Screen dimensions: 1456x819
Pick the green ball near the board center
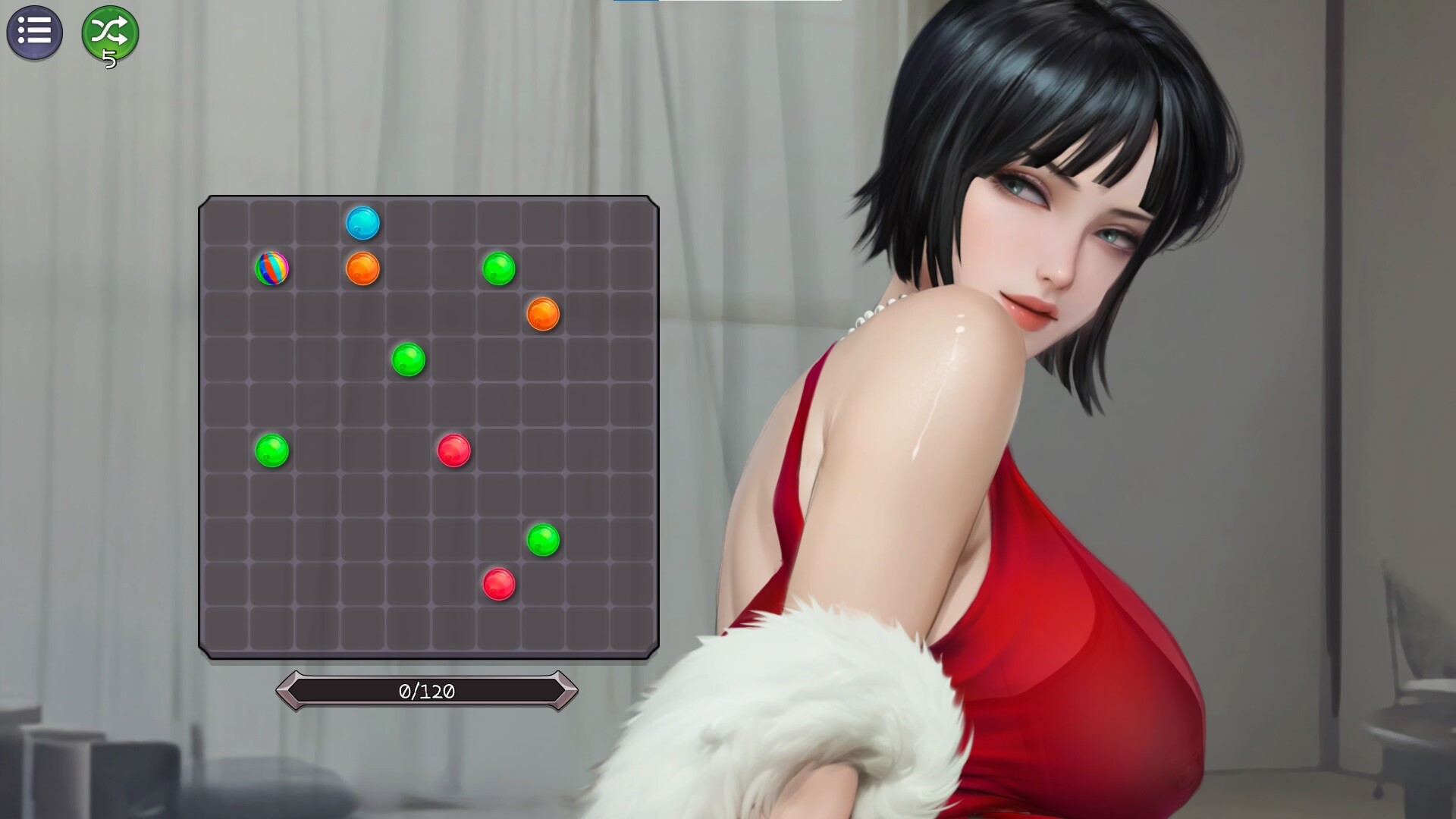click(407, 358)
